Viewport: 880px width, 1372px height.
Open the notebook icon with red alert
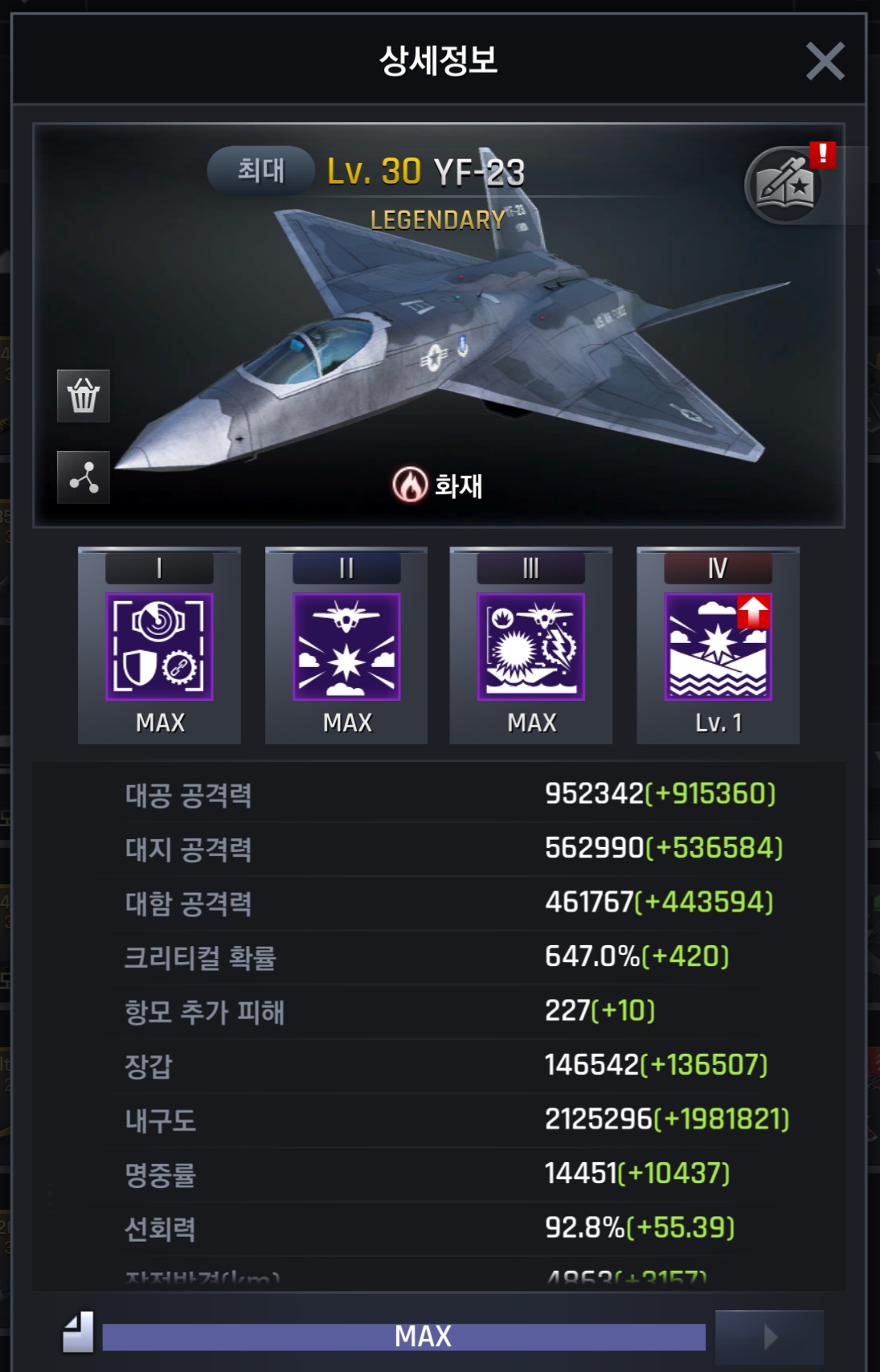(785, 186)
